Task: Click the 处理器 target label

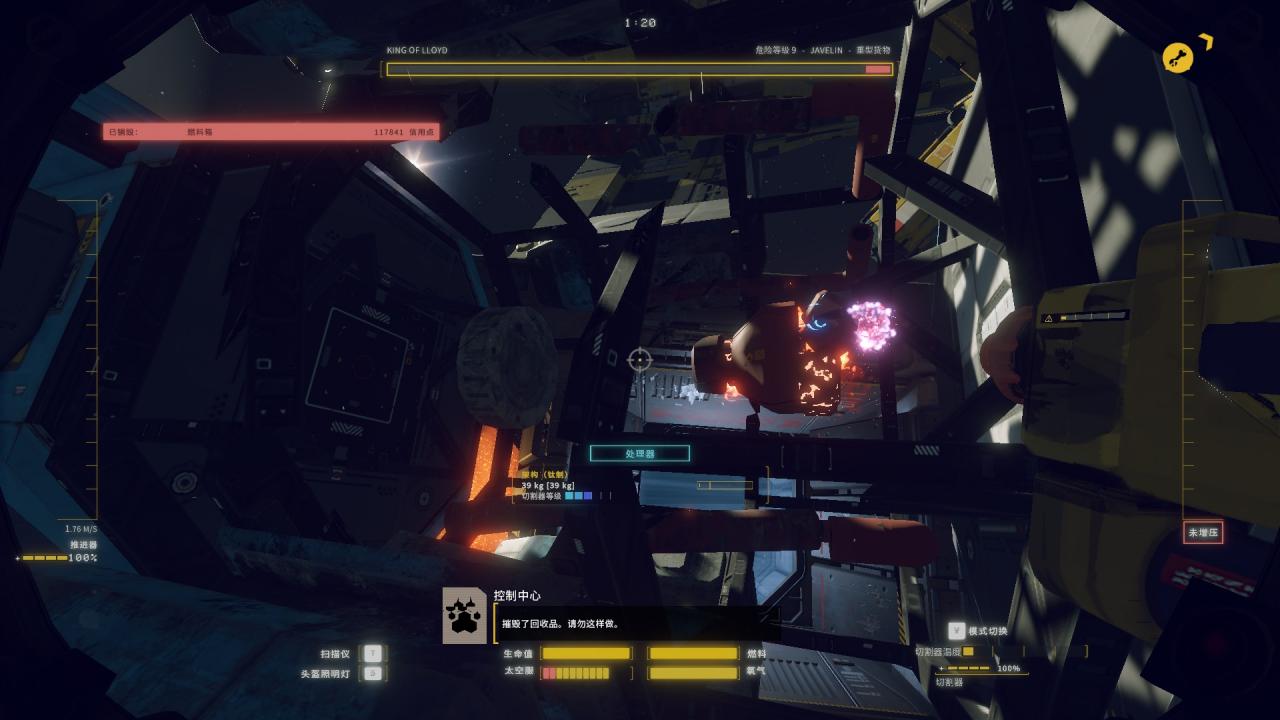Action: 639,454
